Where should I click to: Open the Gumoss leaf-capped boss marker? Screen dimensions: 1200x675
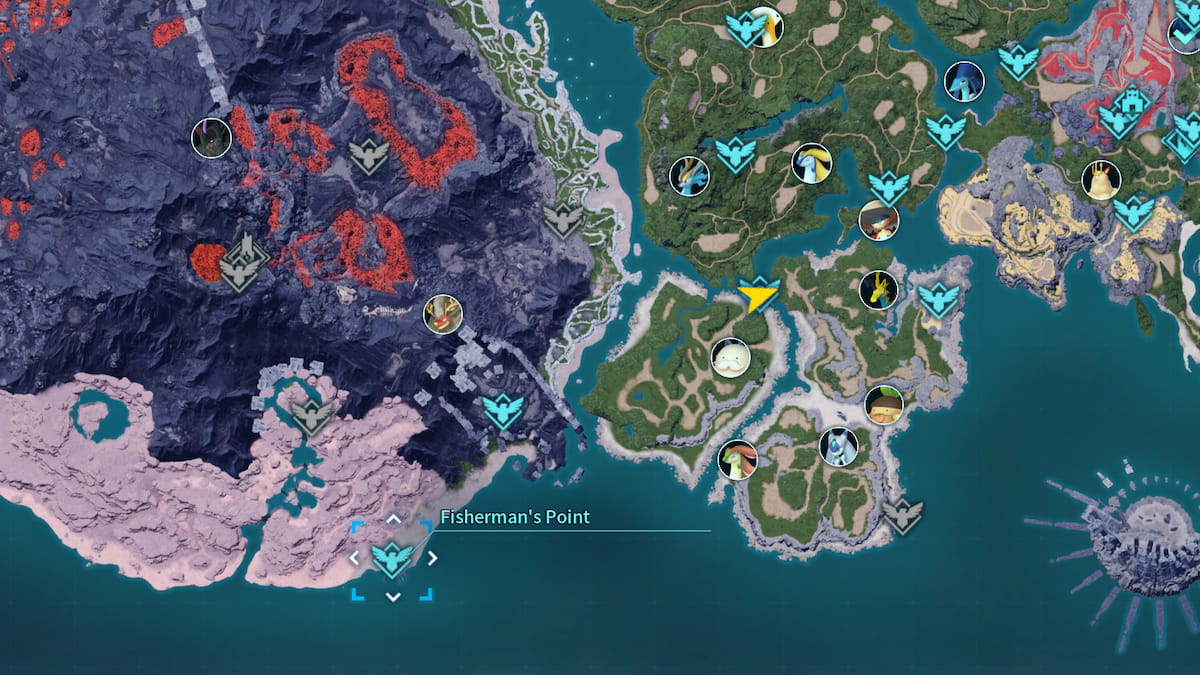pos(884,404)
